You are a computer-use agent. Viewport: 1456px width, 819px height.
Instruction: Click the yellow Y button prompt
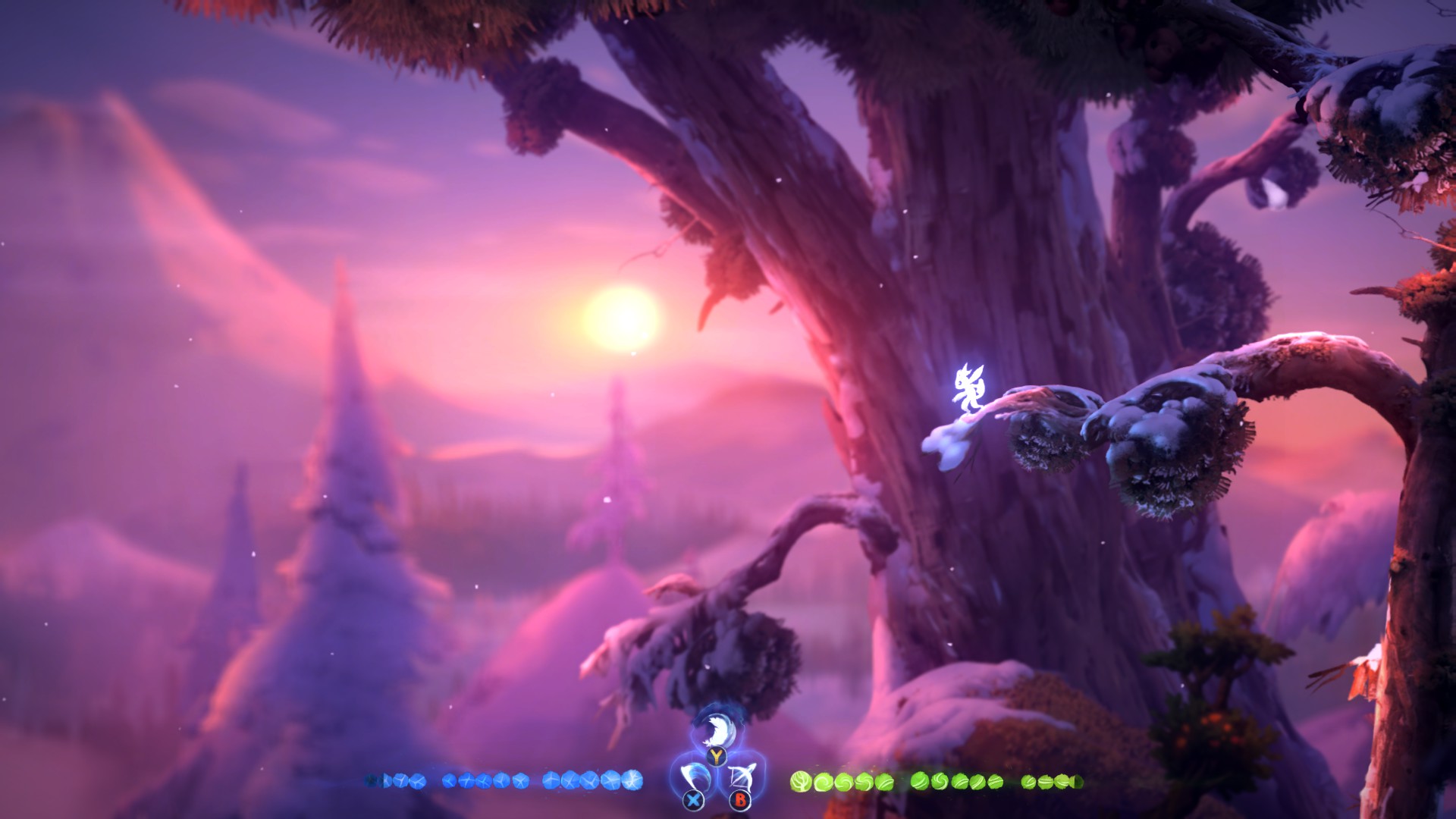click(716, 758)
